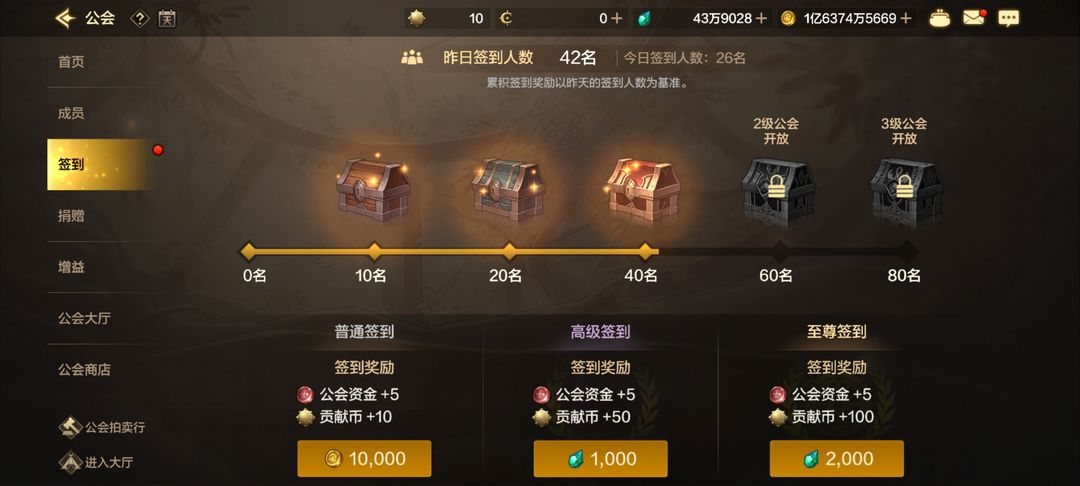Open the 捐赠 donation tab
This screenshot has width=1080, height=486.
pyautogui.click(x=72, y=215)
